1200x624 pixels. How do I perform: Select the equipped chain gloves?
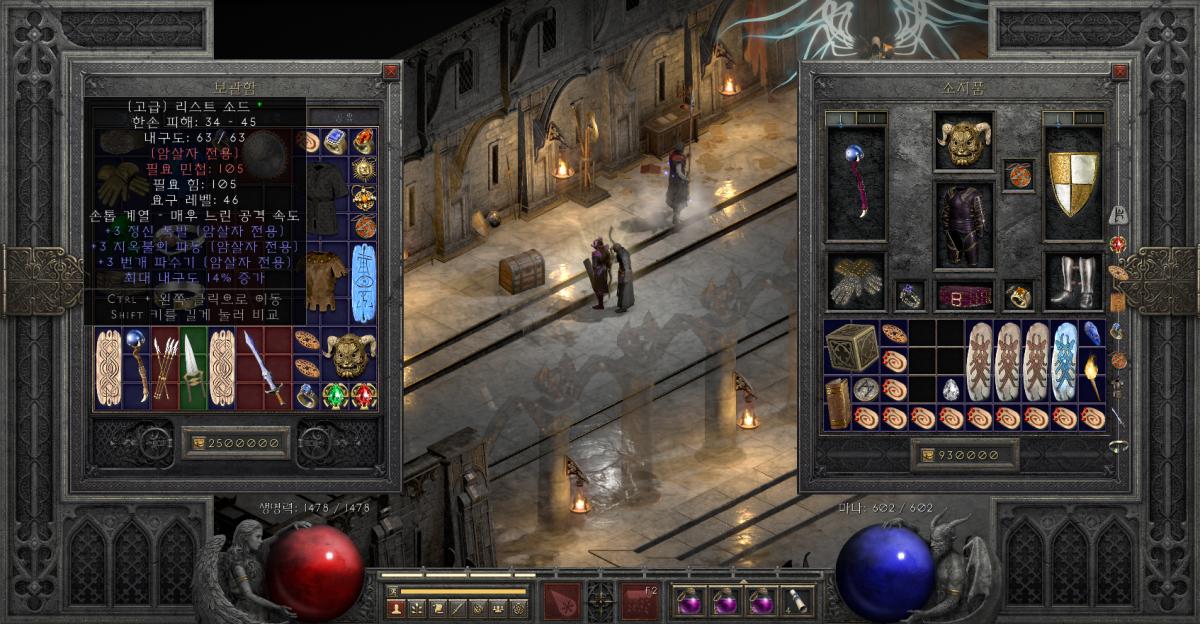[x=855, y=281]
